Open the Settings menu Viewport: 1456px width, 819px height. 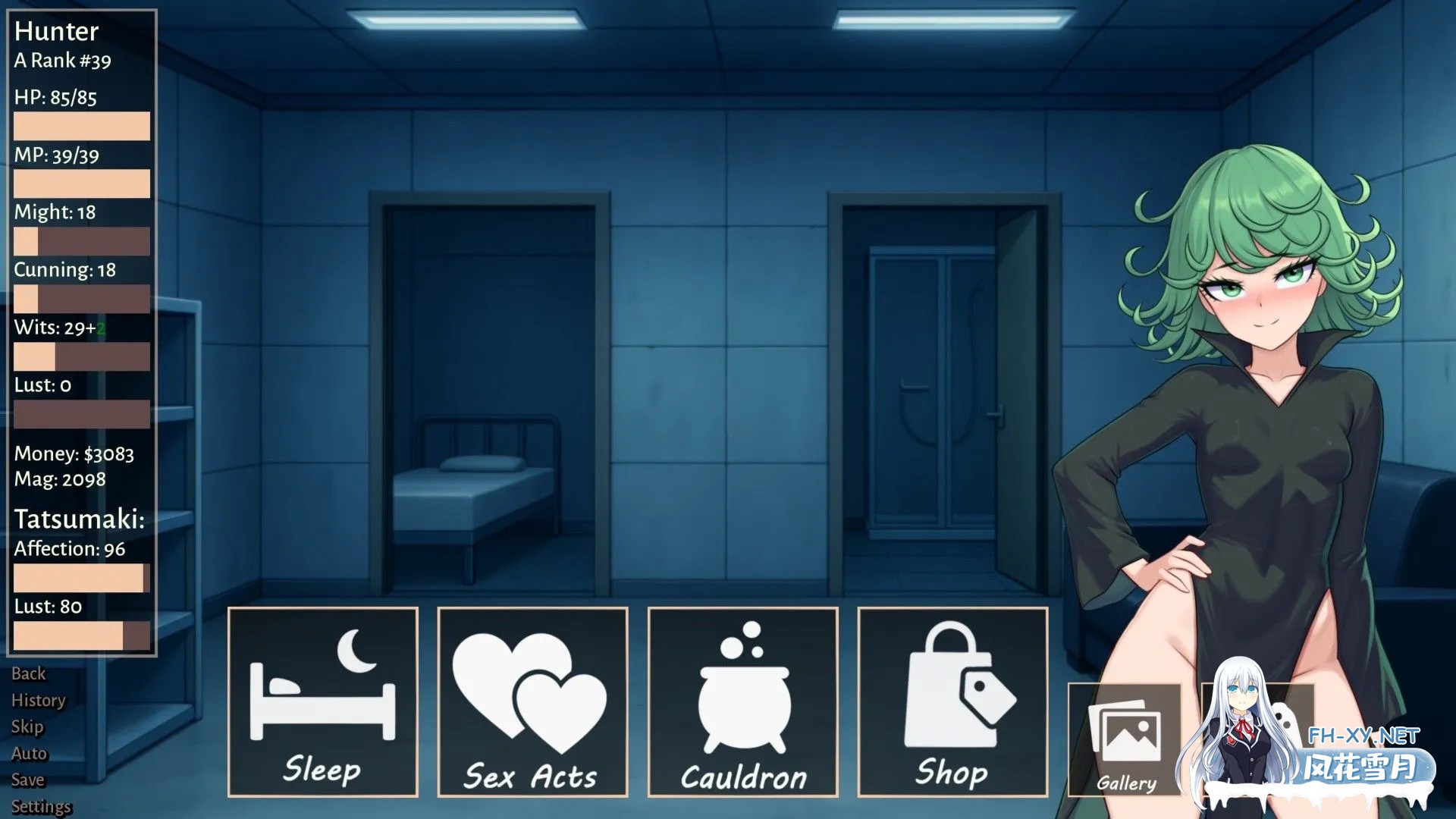coord(42,805)
